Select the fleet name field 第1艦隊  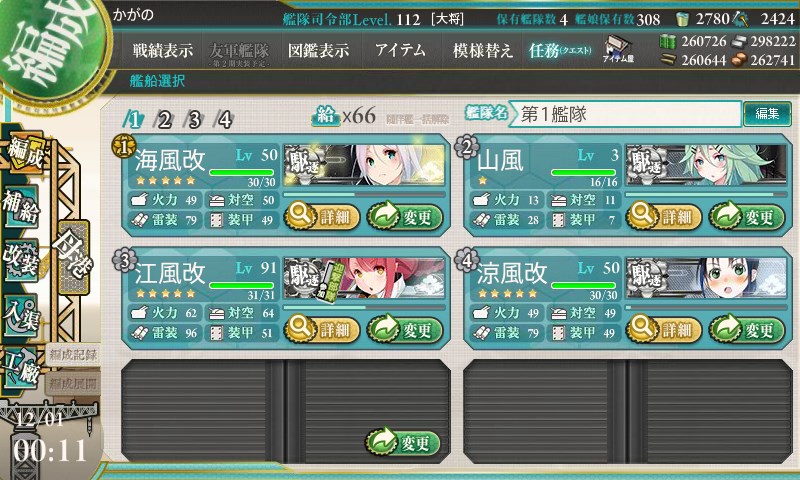click(627, 114)
